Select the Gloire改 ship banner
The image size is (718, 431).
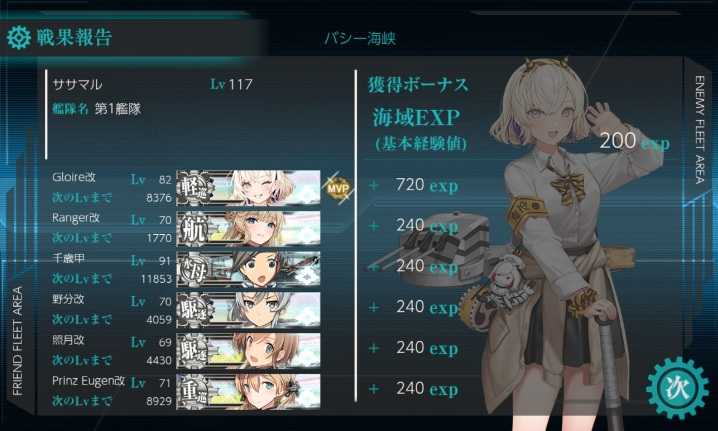point(249,186)
